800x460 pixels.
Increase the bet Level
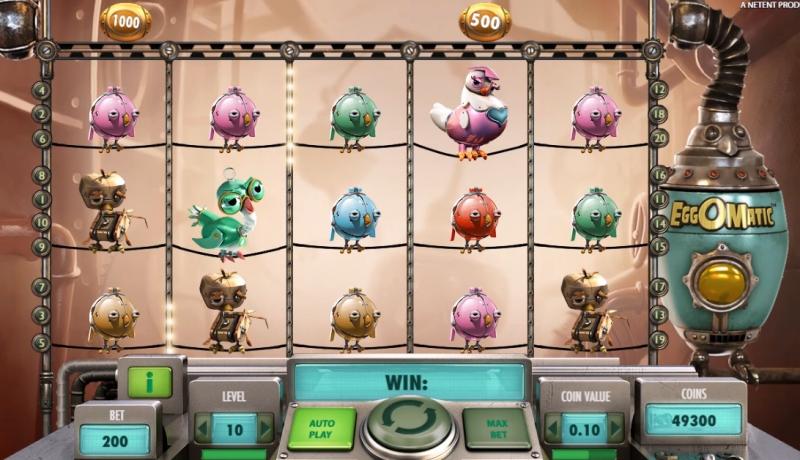pos(265,429)
